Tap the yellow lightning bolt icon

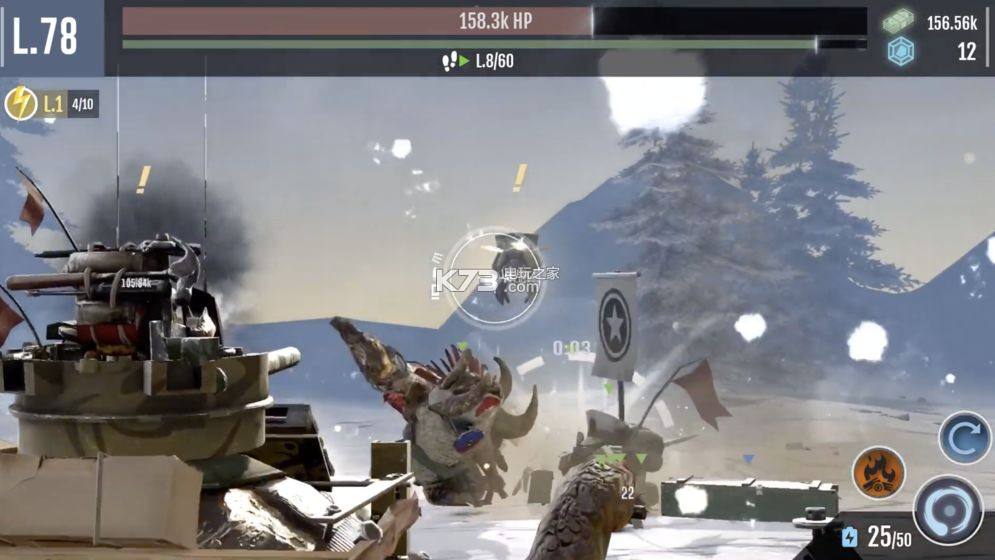tap(21, 104)
